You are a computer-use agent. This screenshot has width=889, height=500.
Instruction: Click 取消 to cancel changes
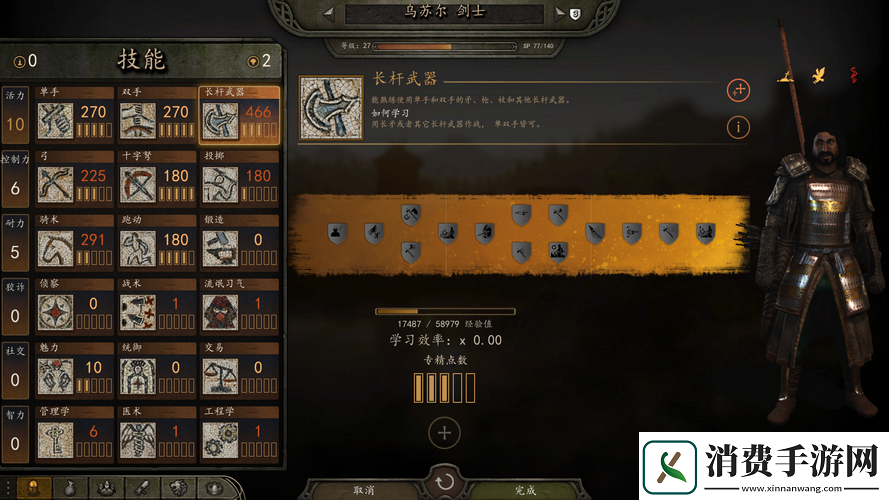pyautogui.click(x=367, y=490)
